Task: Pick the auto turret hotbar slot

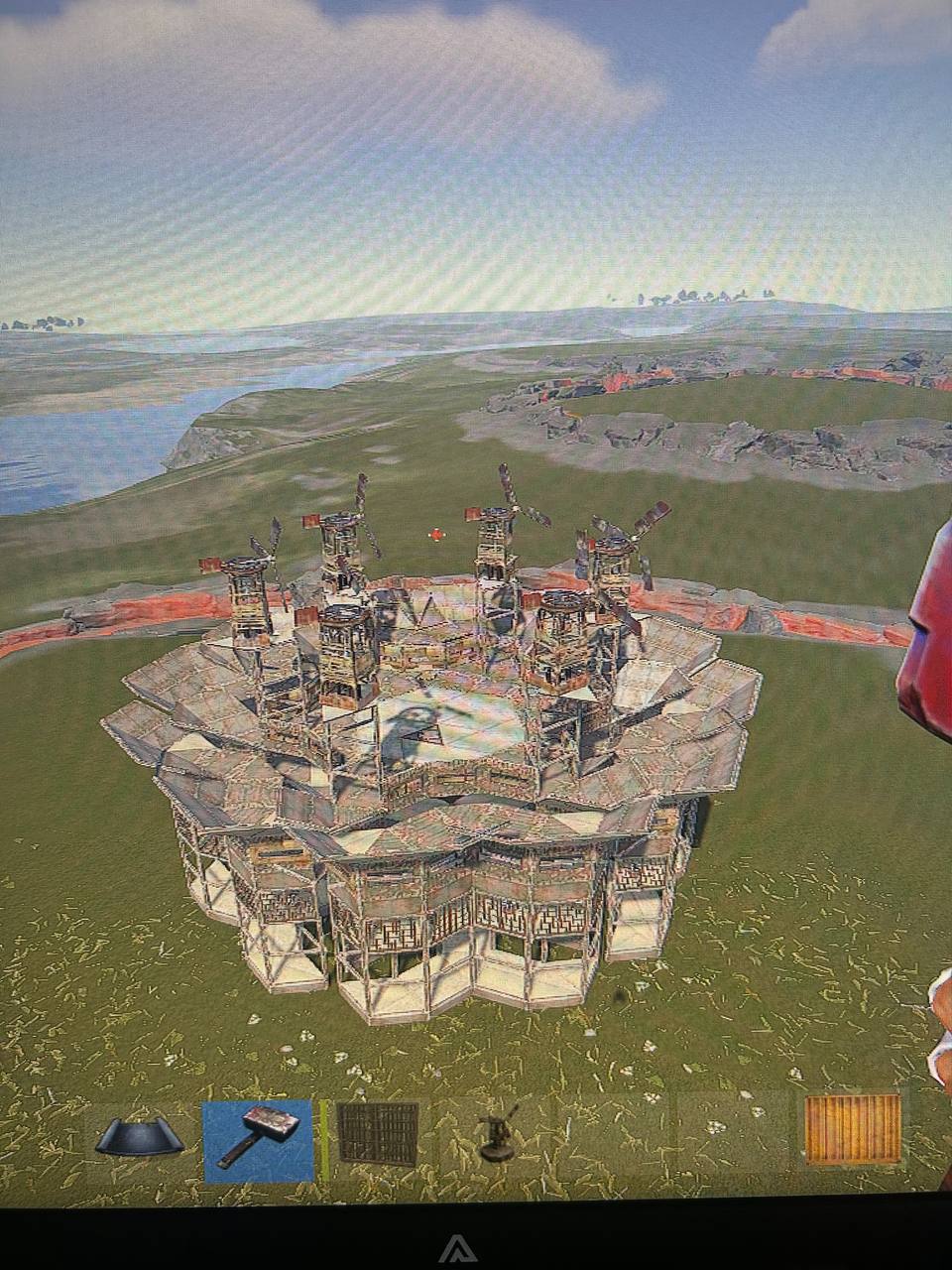Action: pos(494,1135)
